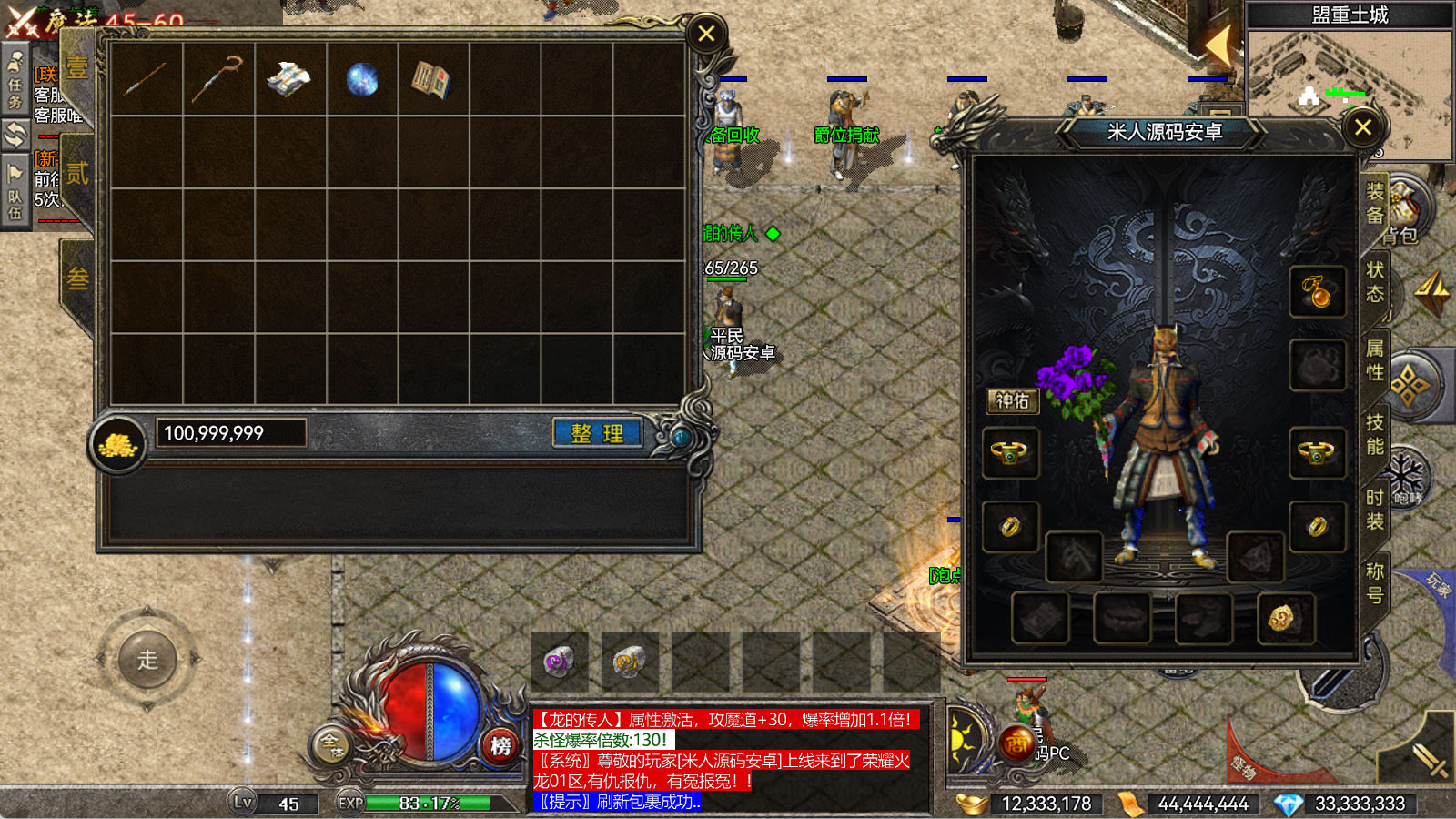
Task: Open the 技能 skills tab
Action: point(1374,434)
